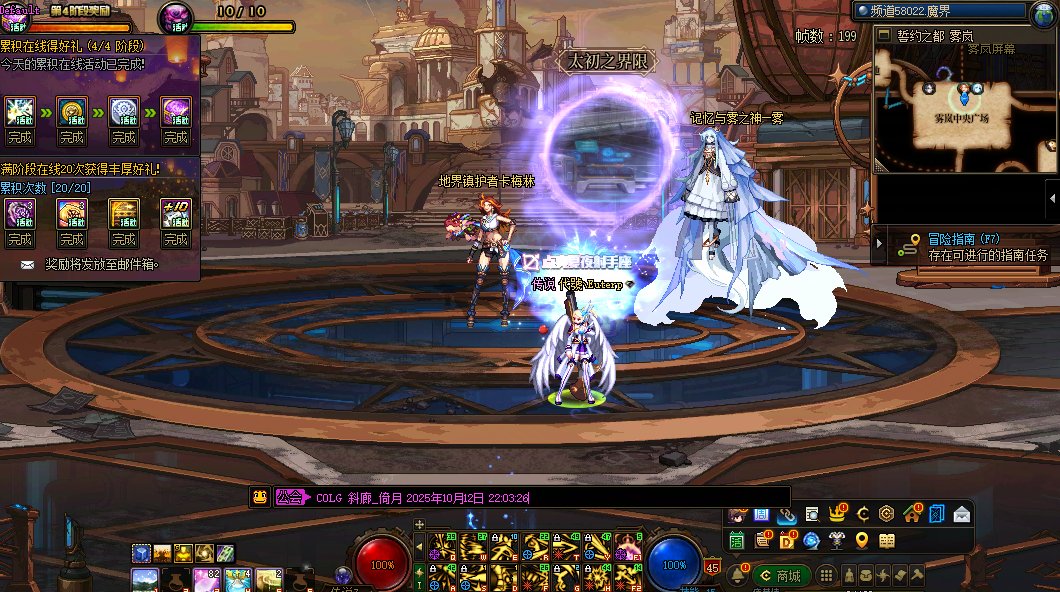This screenshot has height=592, width=1060.
Task: Open the house icon with alert badge
Action: pyautogui.click(x=911, y=515)
